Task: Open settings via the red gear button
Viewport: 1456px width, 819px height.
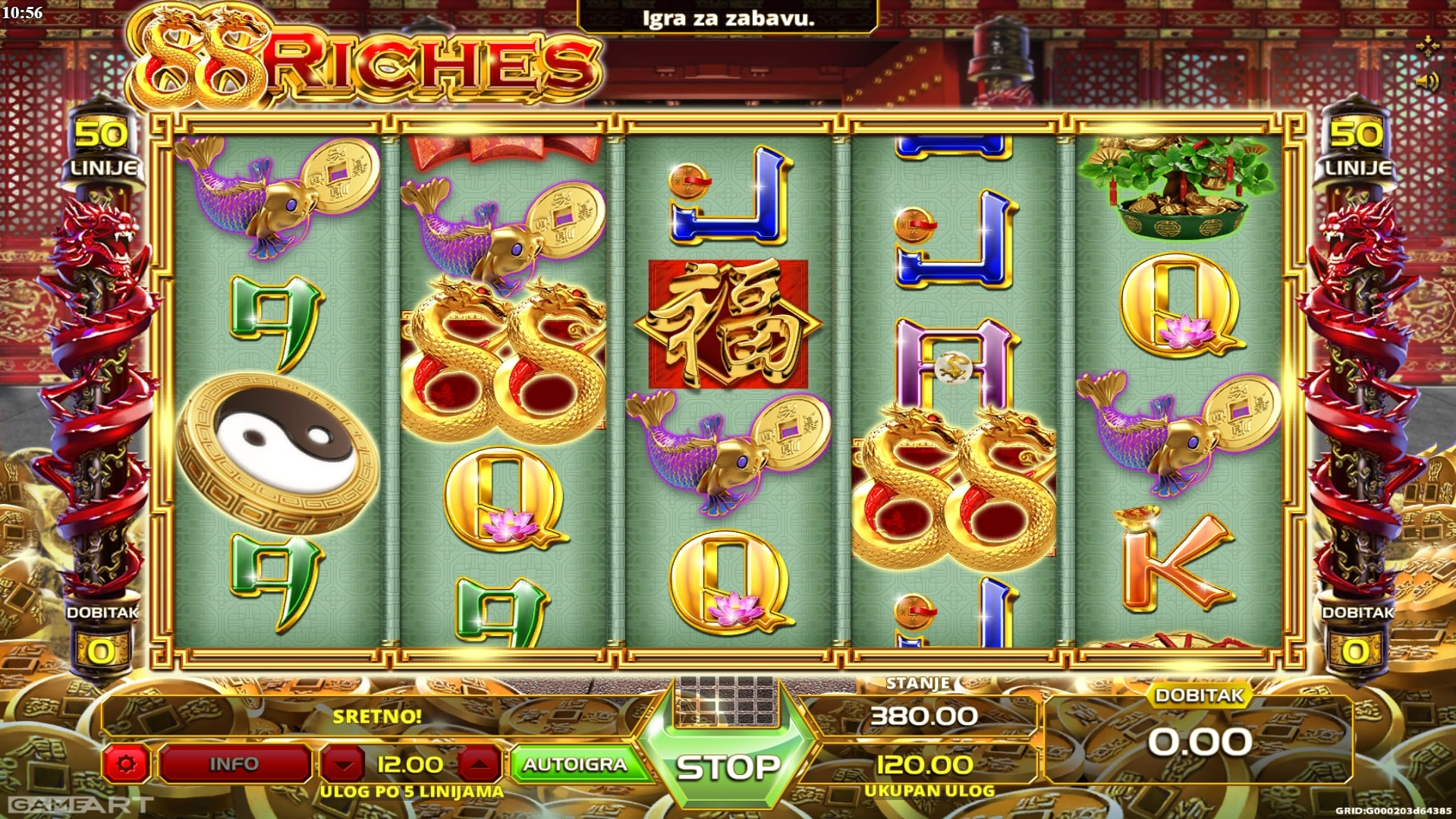Action: pyautogui.click(x=126, y=764)
